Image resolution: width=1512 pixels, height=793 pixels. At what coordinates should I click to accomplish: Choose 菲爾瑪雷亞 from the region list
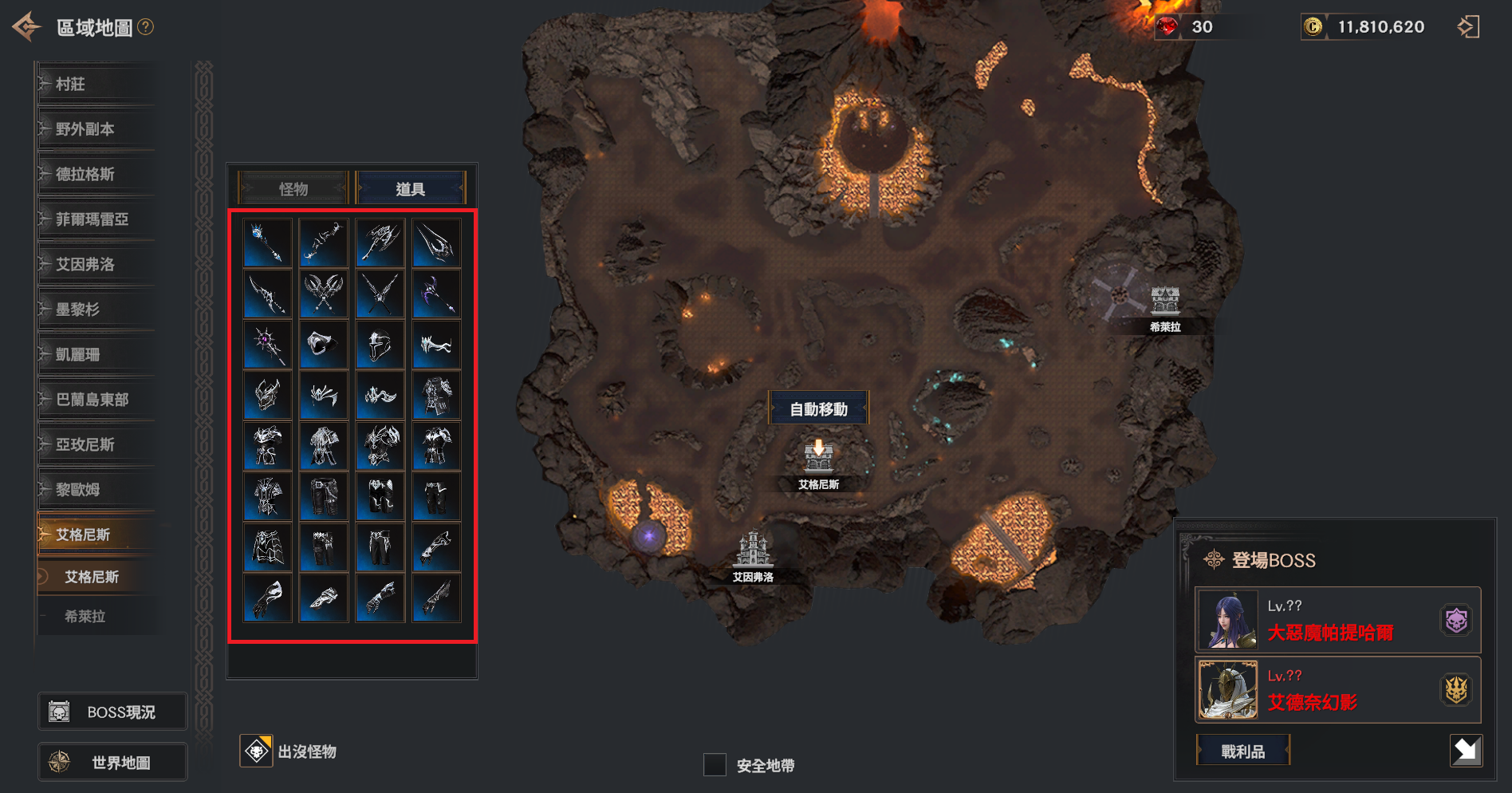click(96, 219)
